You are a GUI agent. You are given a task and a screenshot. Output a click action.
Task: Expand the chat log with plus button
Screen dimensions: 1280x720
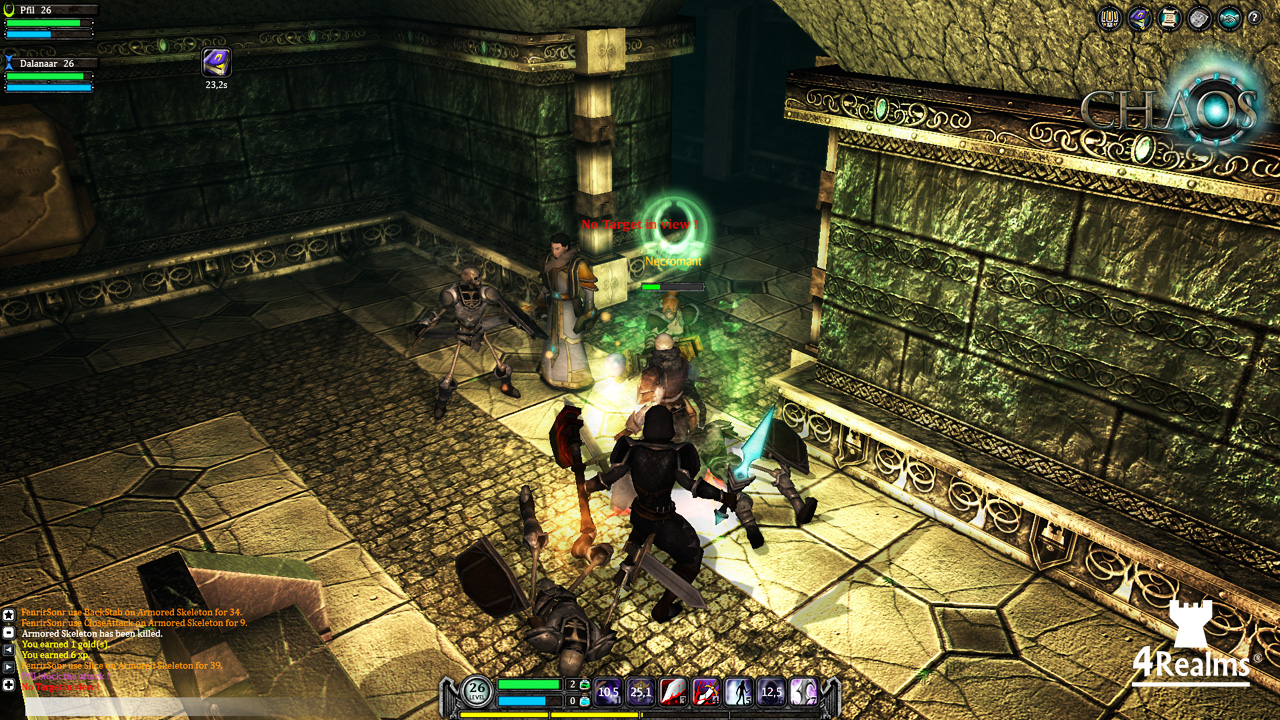tap(9, 685)
